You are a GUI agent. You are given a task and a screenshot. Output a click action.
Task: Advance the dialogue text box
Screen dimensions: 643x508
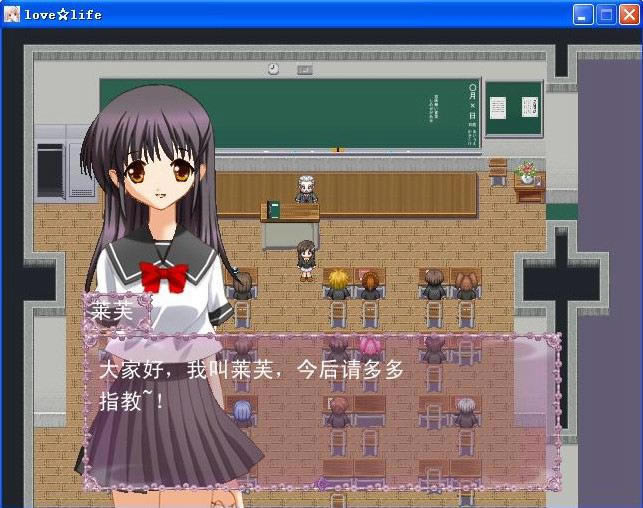click(320, 410)
